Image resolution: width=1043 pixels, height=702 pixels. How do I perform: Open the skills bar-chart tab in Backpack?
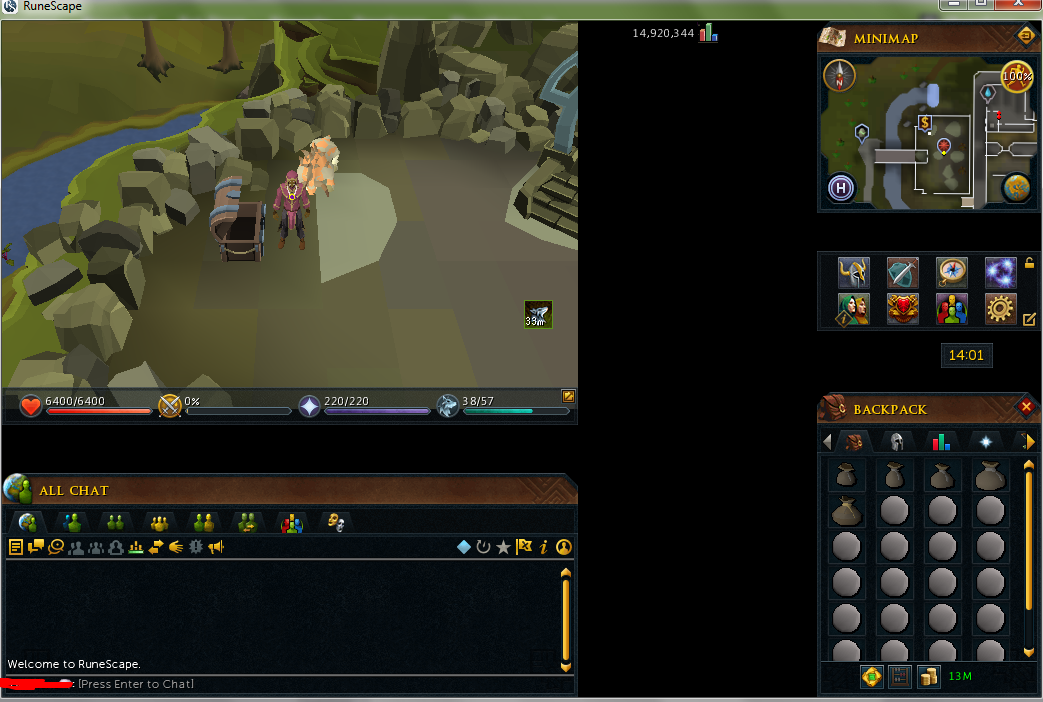[941, 442]
